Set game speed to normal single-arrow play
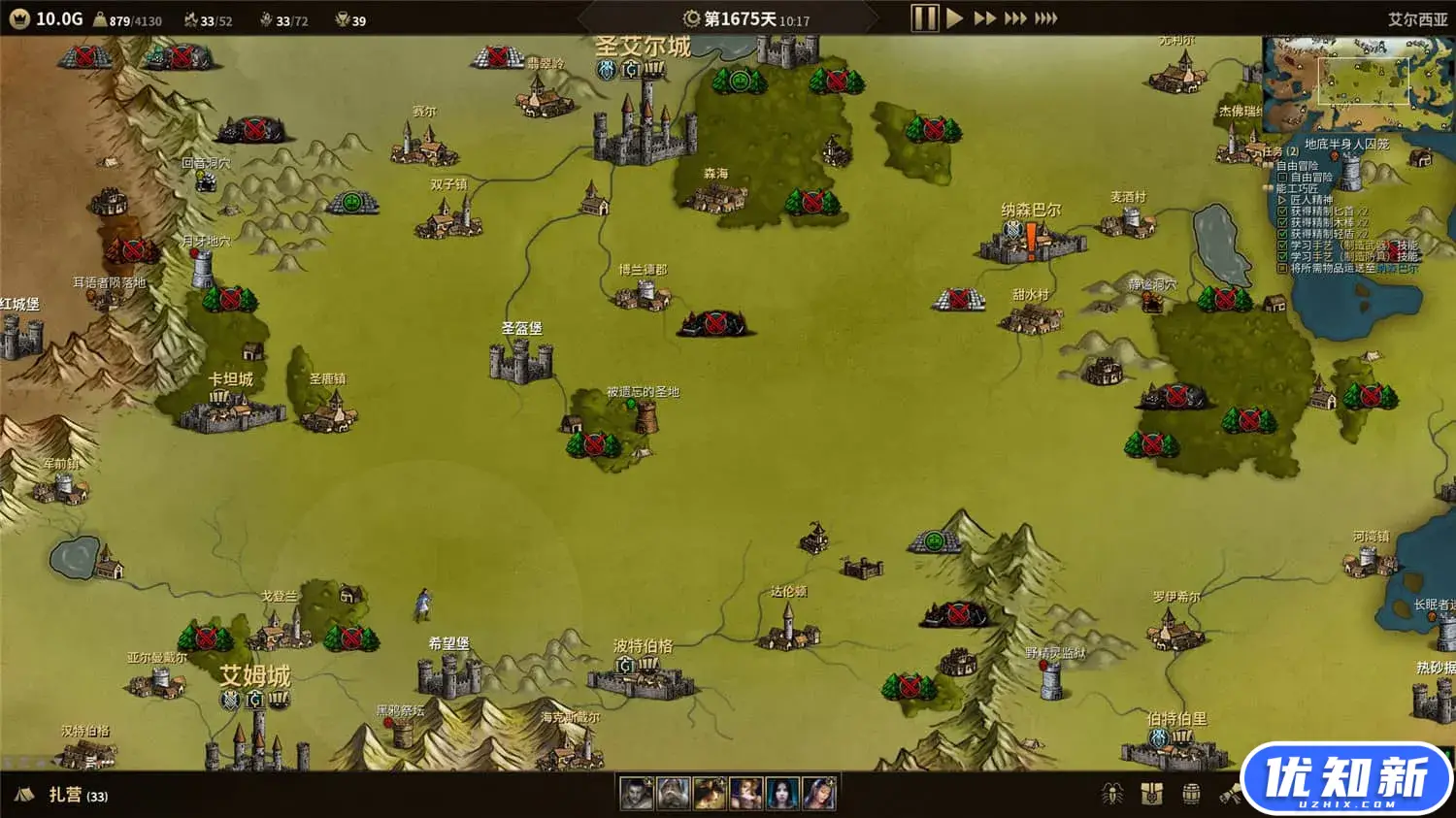This screenshot has width=1456, height=818. [955, 18]
